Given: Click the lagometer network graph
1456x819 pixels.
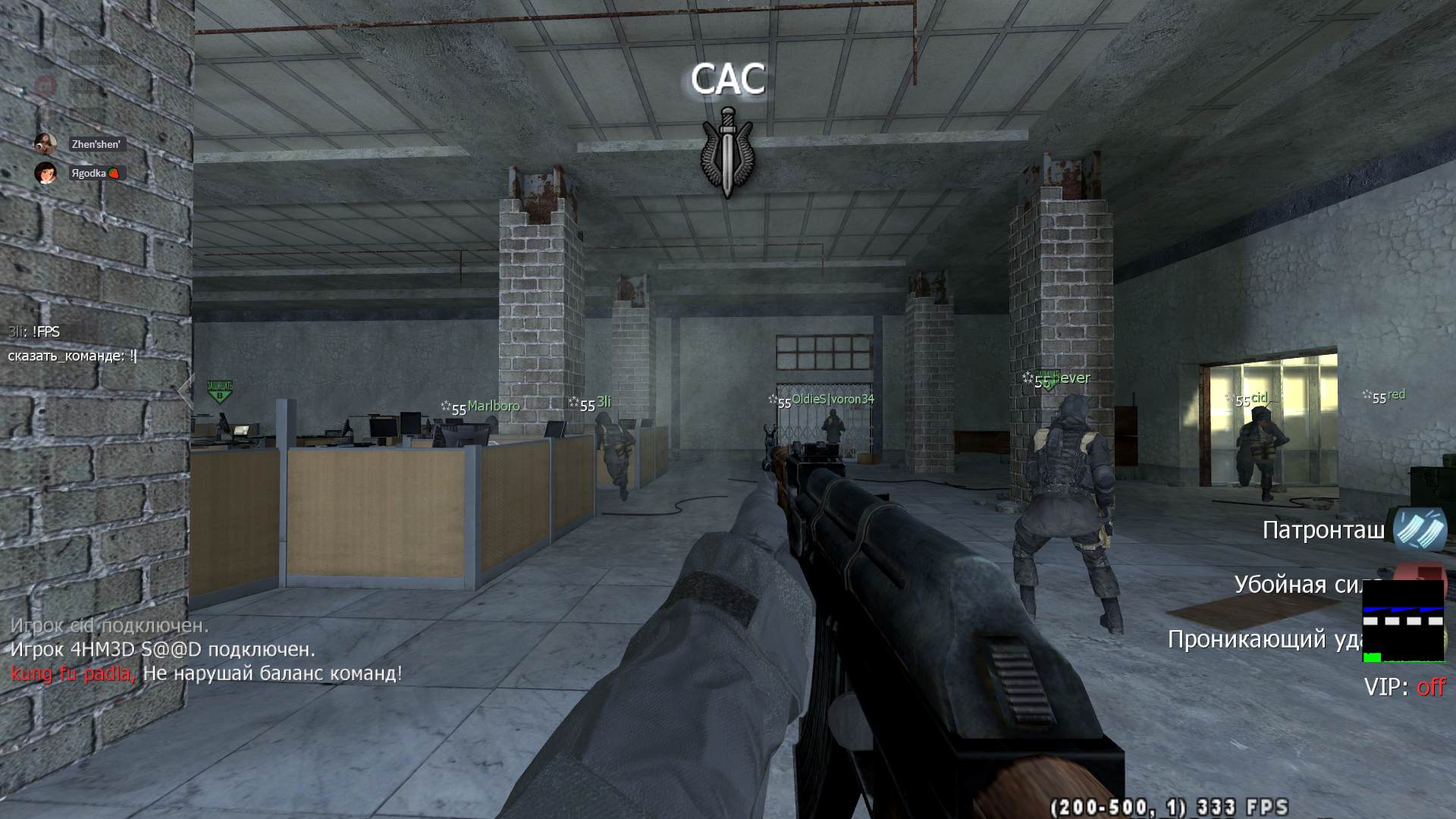Looking at the screenshot, I should pos(1403,621).
